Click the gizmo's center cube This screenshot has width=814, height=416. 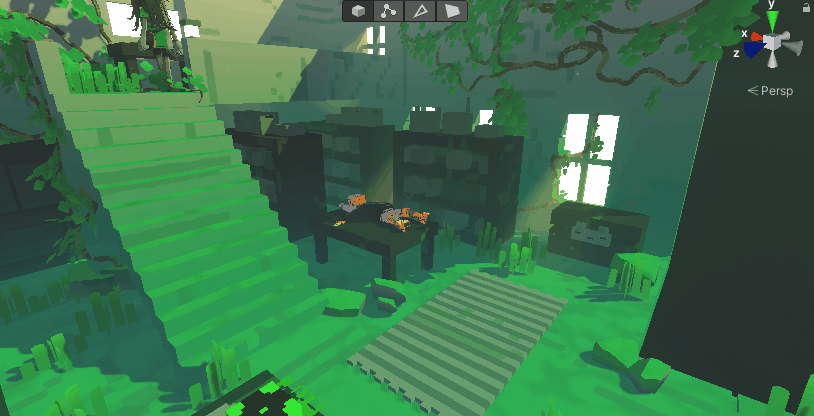coord(773,44)
